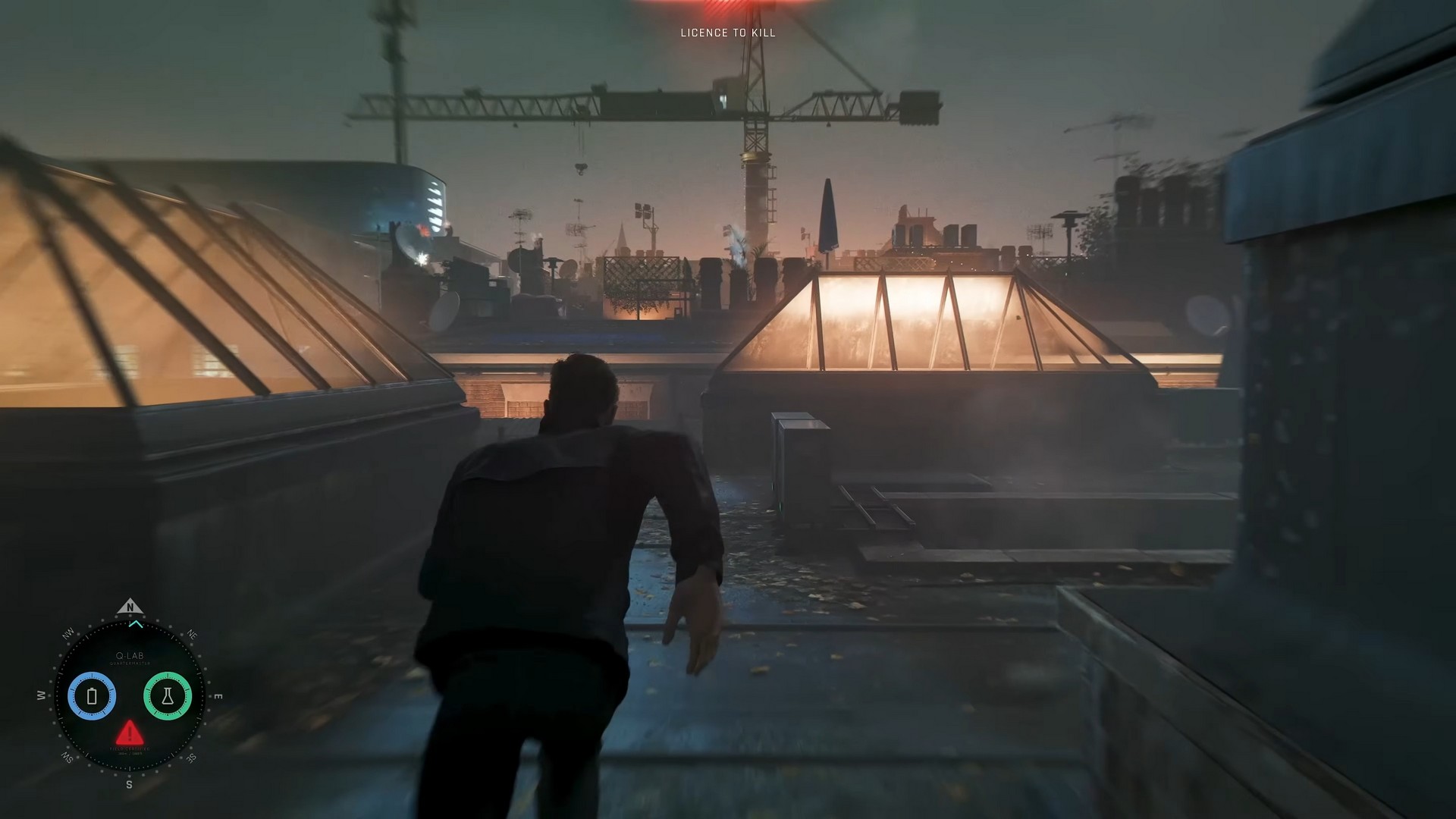1456x819 pixels.
Task: Open details under the Quartermaster label
Action: (130, 664)
